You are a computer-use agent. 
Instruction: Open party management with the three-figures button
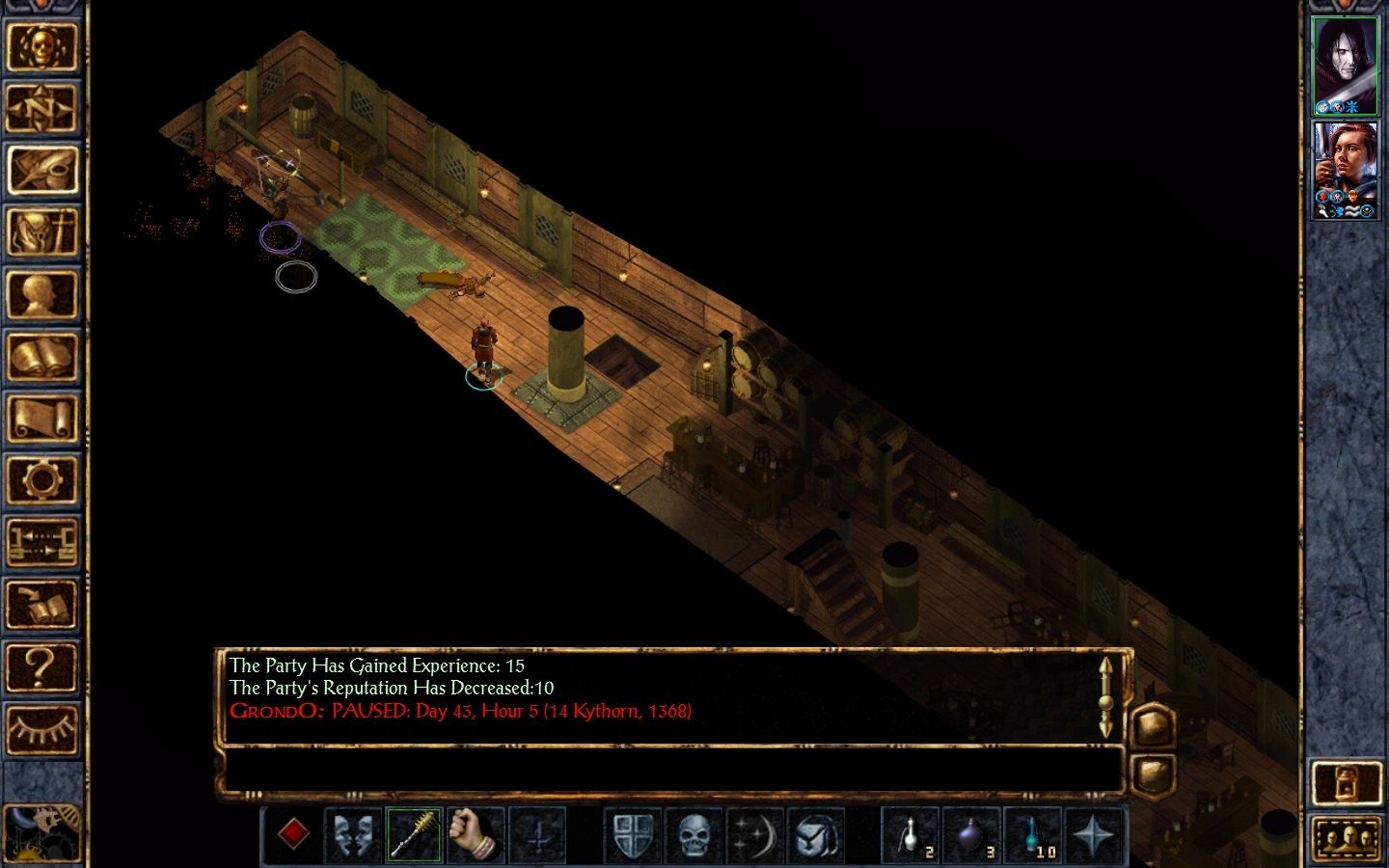tap(1346, 838)
